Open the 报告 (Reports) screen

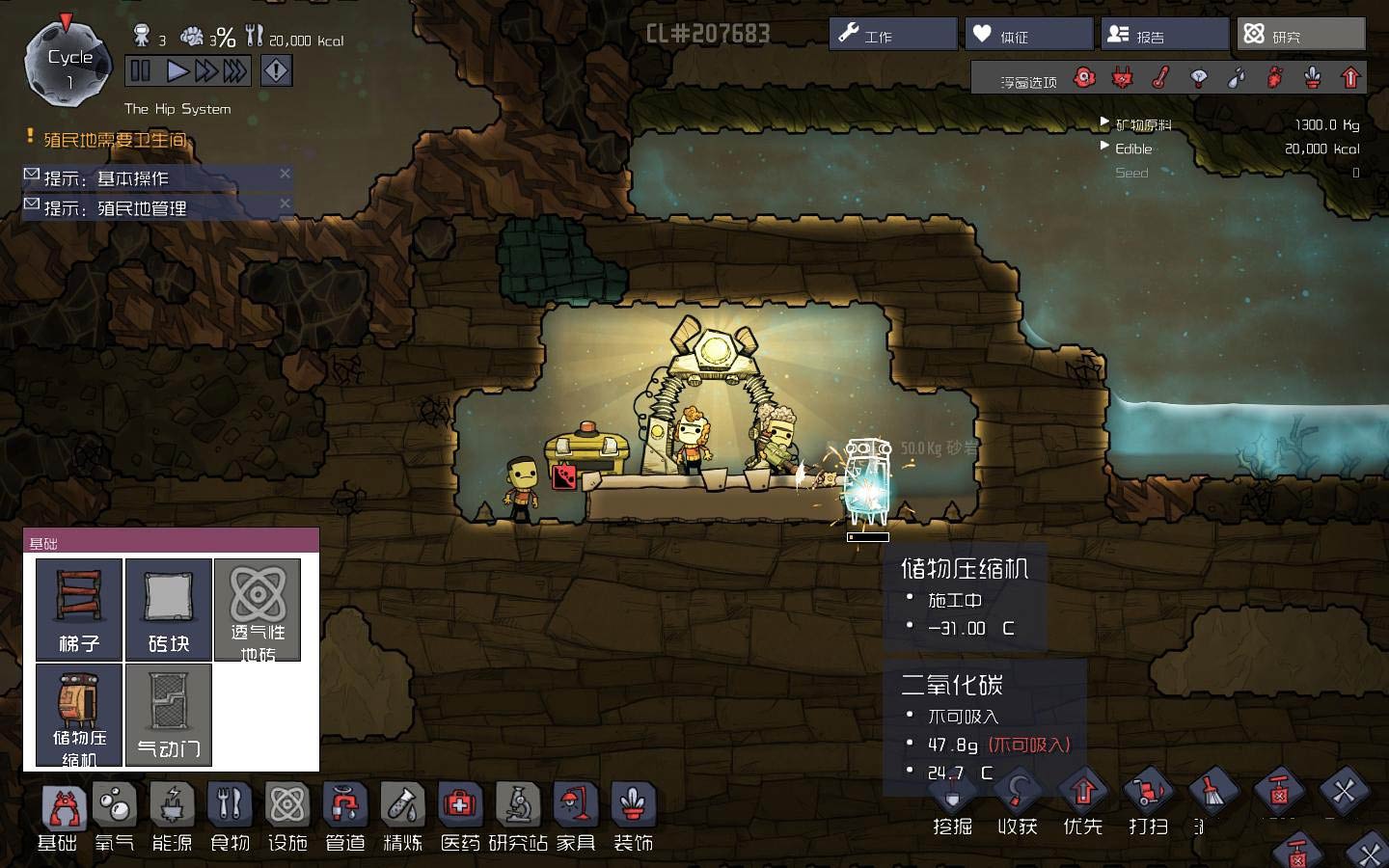click(x=1164, y=35)
